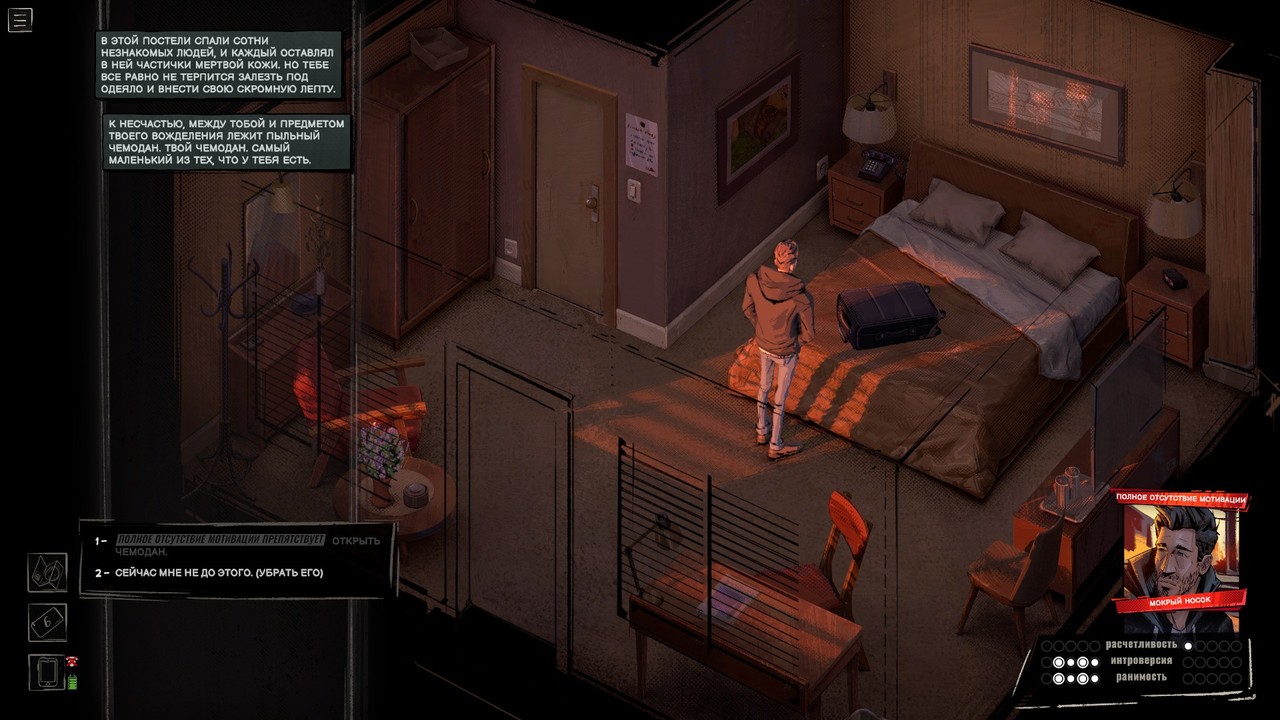Open the smartphone icon
The width and height of the screenshot is (1280, 720).
[x=48, y=672]
